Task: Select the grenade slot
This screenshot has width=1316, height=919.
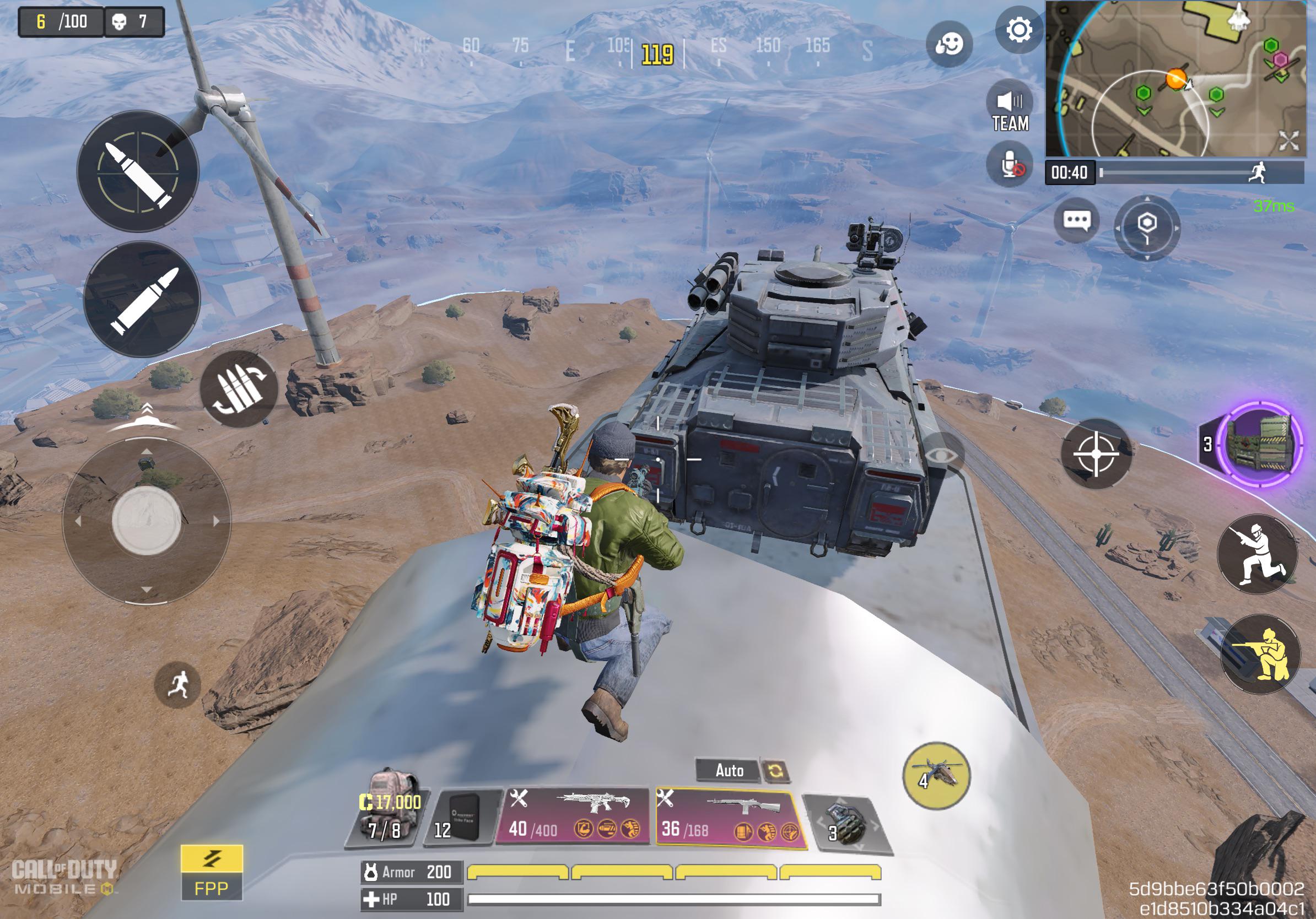Action: pos(845,823)
